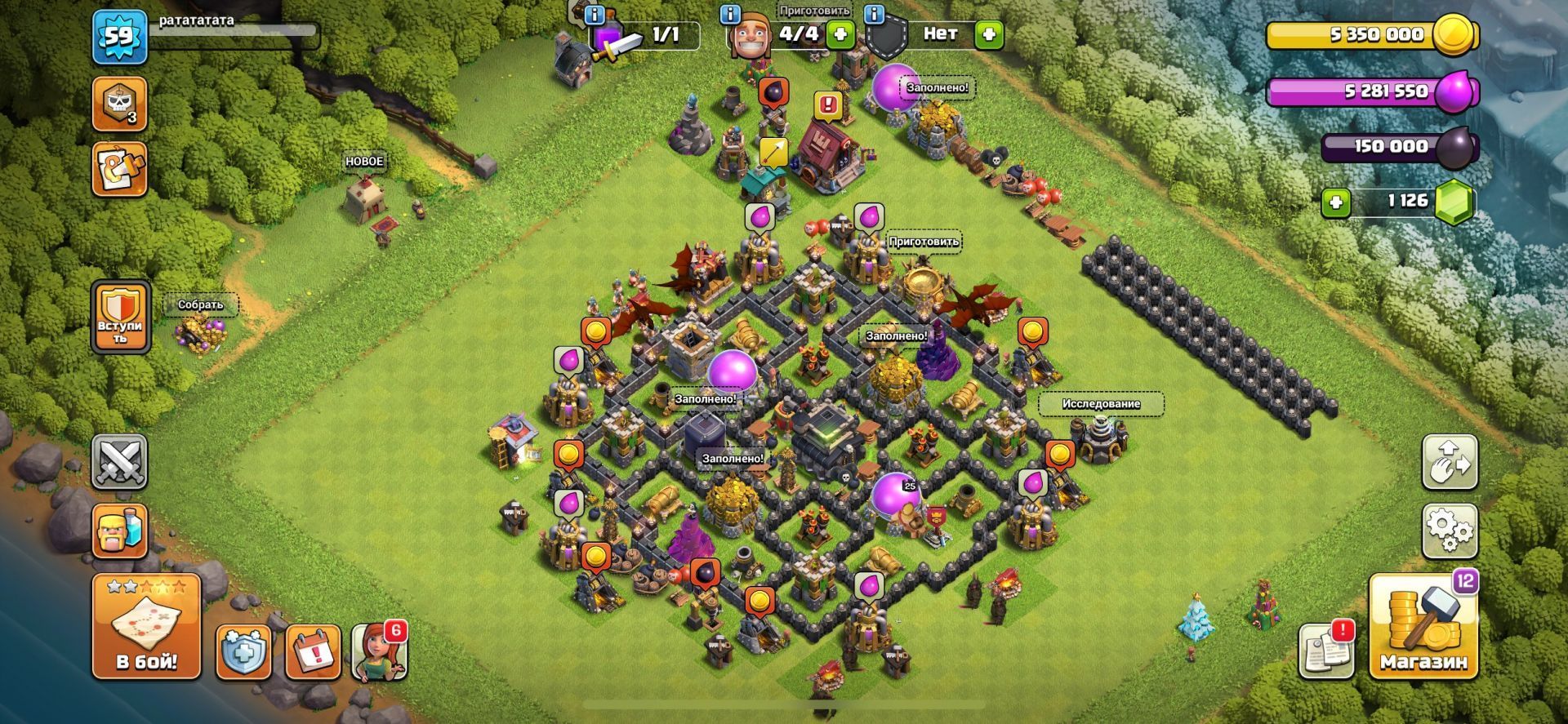Open the crossed swords battle log
The width and height of the screenshot is (1568, 724).
[119, 462]
